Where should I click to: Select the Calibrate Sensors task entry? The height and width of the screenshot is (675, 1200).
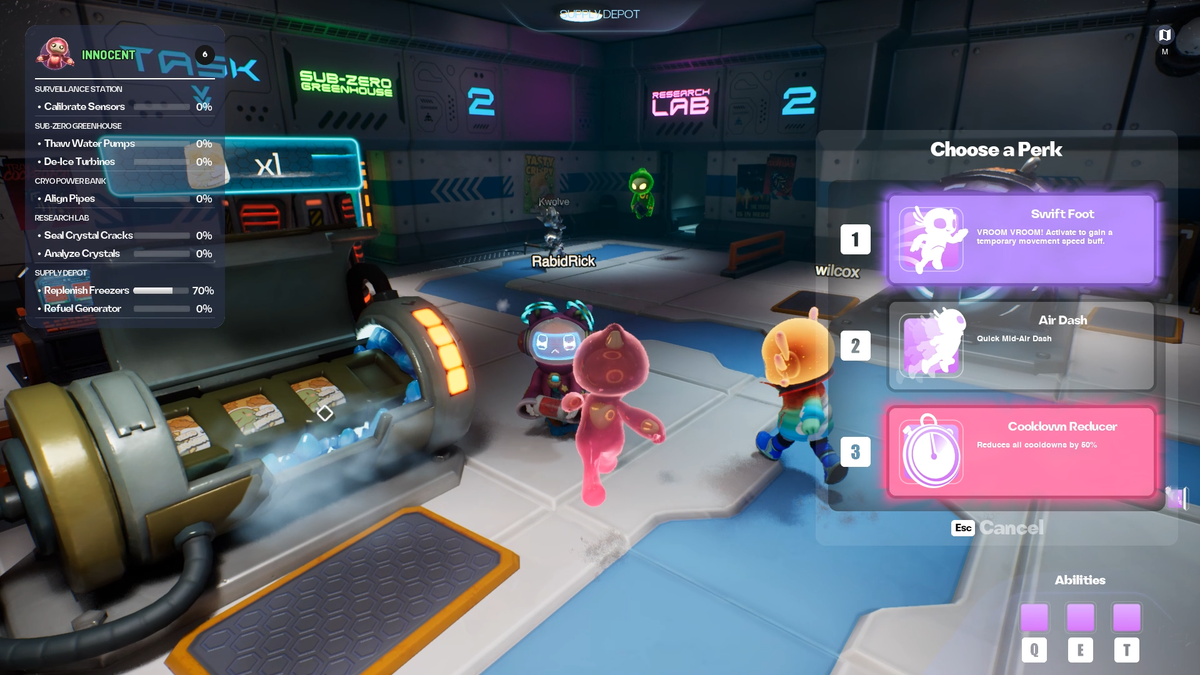coord(85,107)
